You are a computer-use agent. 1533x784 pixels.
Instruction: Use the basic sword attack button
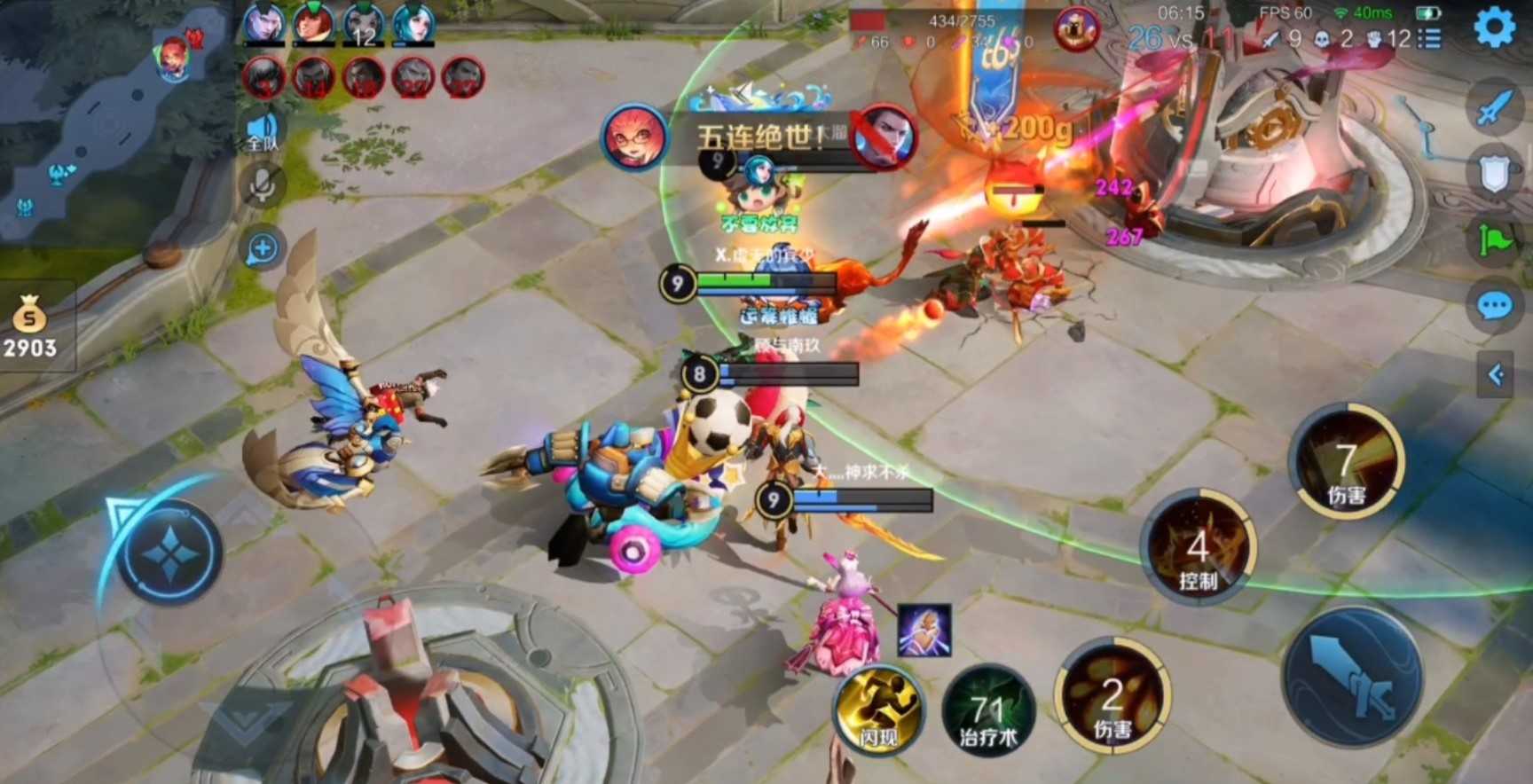[1353, 678]
